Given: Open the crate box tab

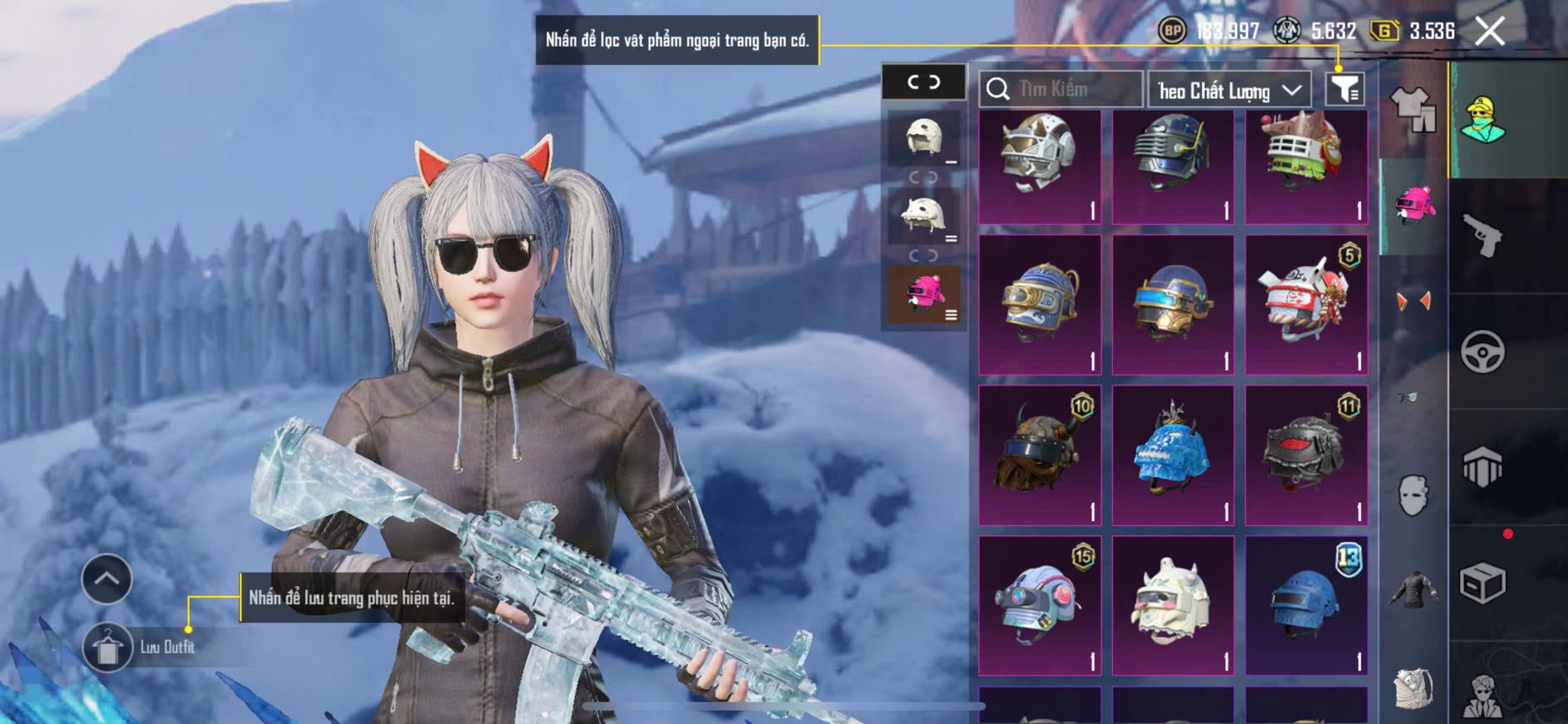Looking at the screenshot, I should pyautogui.click(x=1482, y=583).
